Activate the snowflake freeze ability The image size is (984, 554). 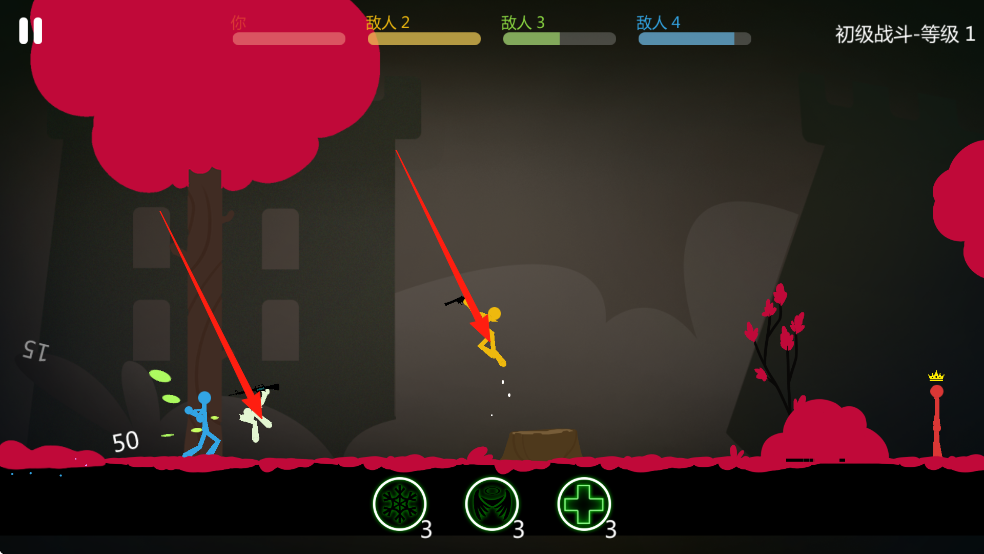399,504
